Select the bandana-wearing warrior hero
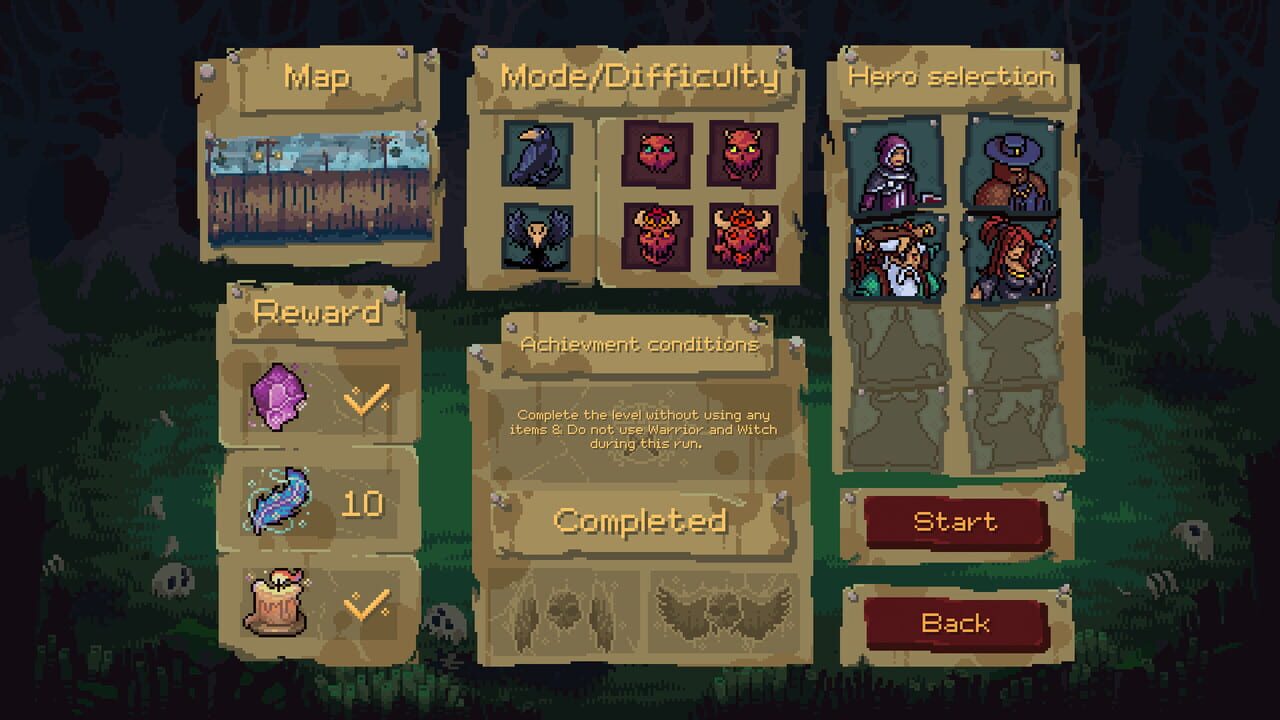 point(897,257)
